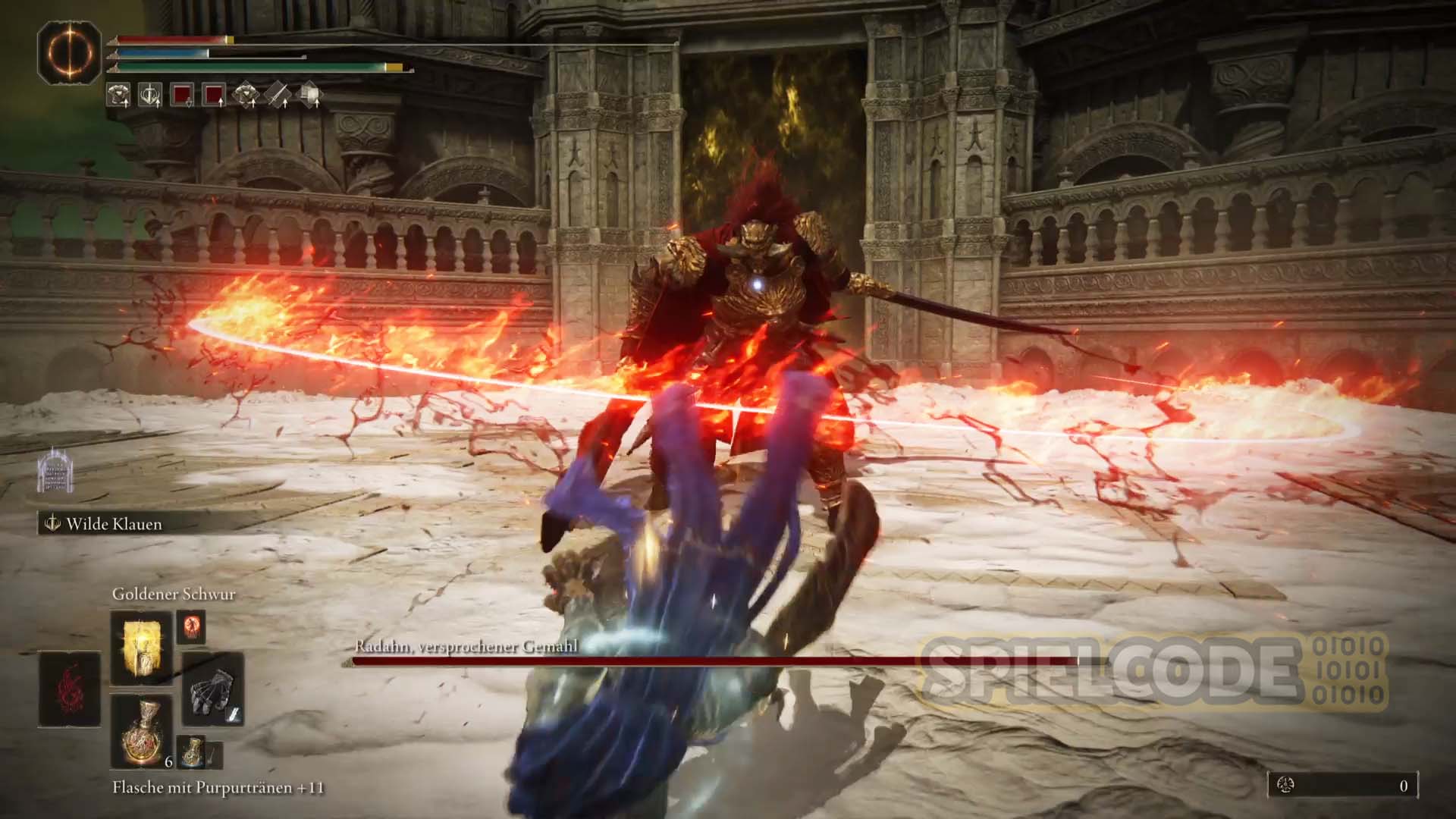The image size is (1456, 819).
Task: Click the Wilde Klauen skill label
Action: pos(114,524)
